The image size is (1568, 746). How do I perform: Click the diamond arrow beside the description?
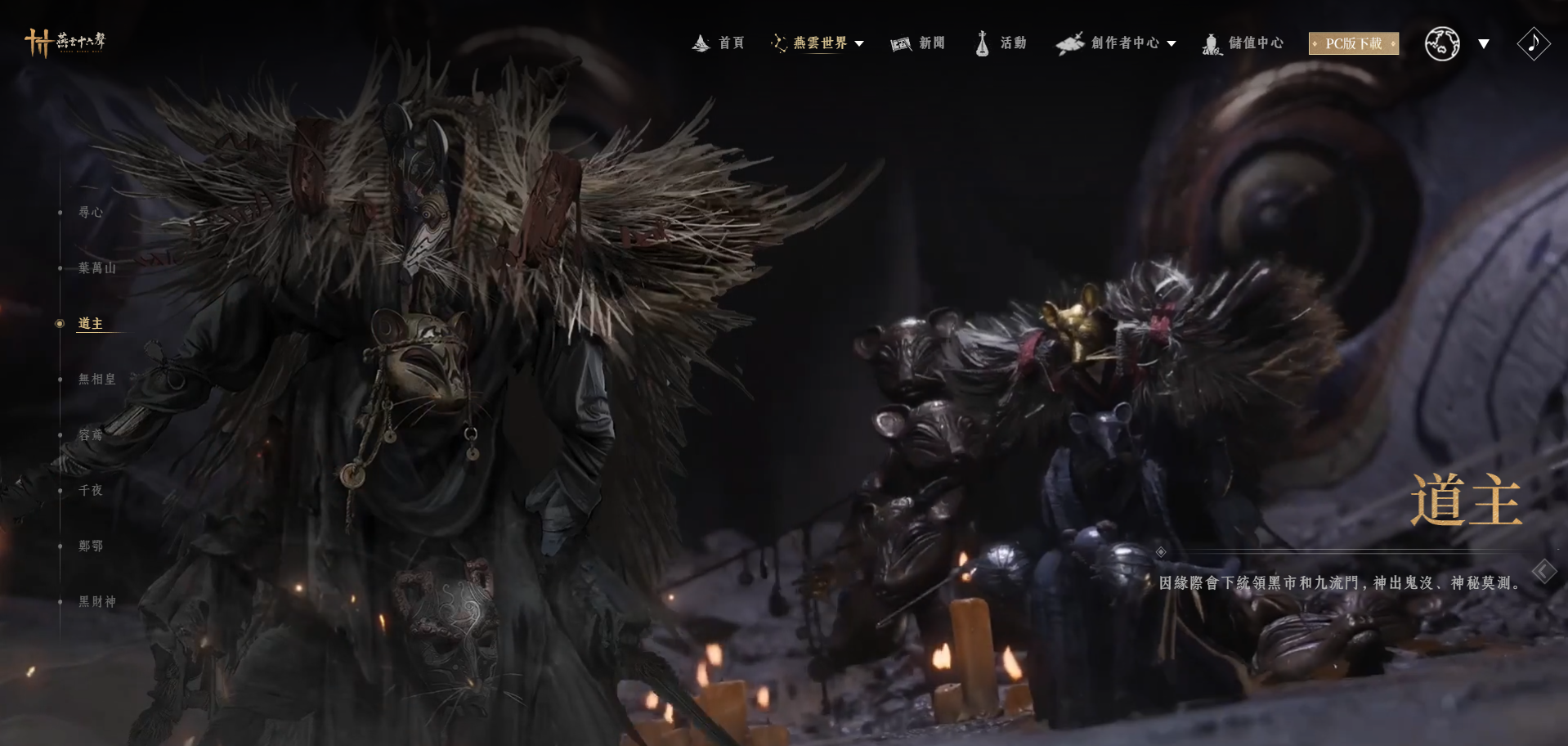(1543, 571)
